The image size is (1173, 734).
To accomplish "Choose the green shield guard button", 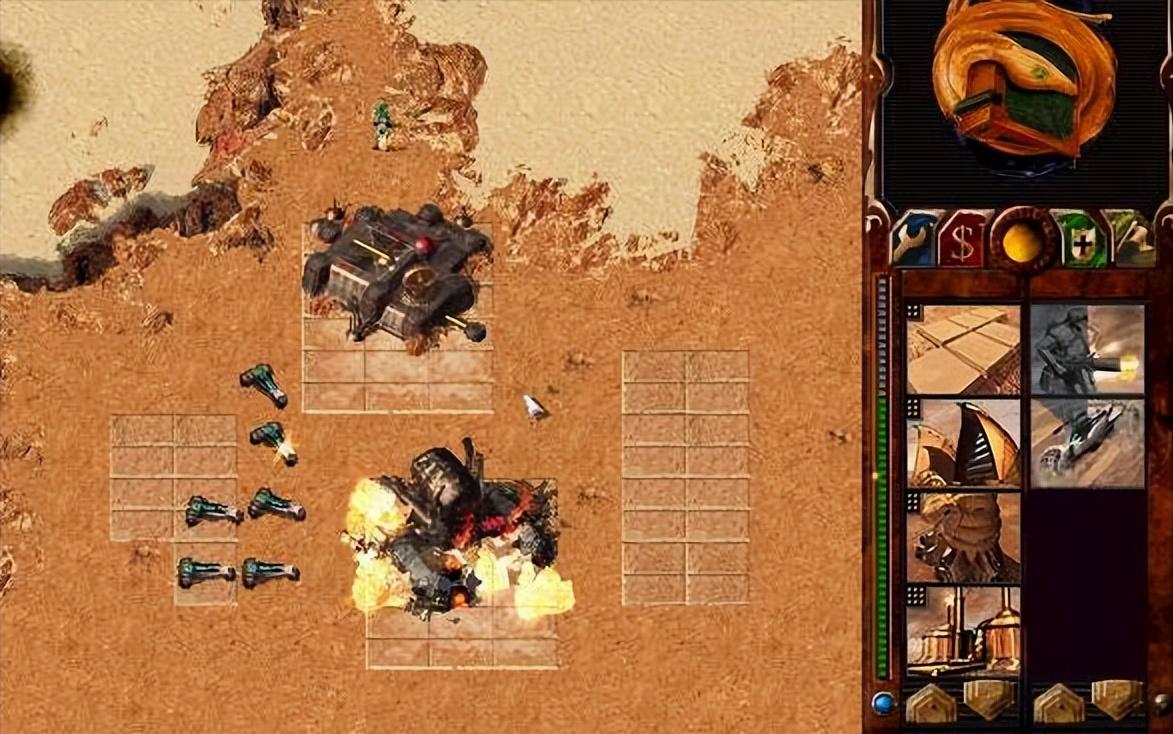I will tap(1081, 242).
